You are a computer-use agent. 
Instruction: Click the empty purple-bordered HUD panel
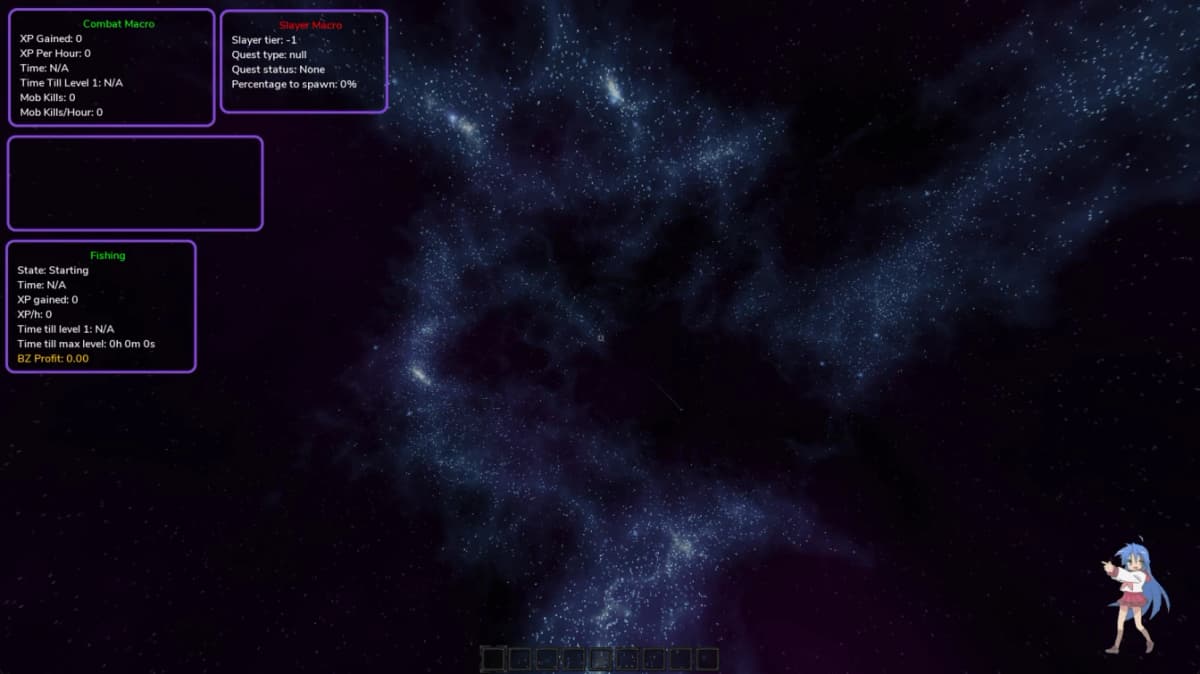click(x=135, y=184)
